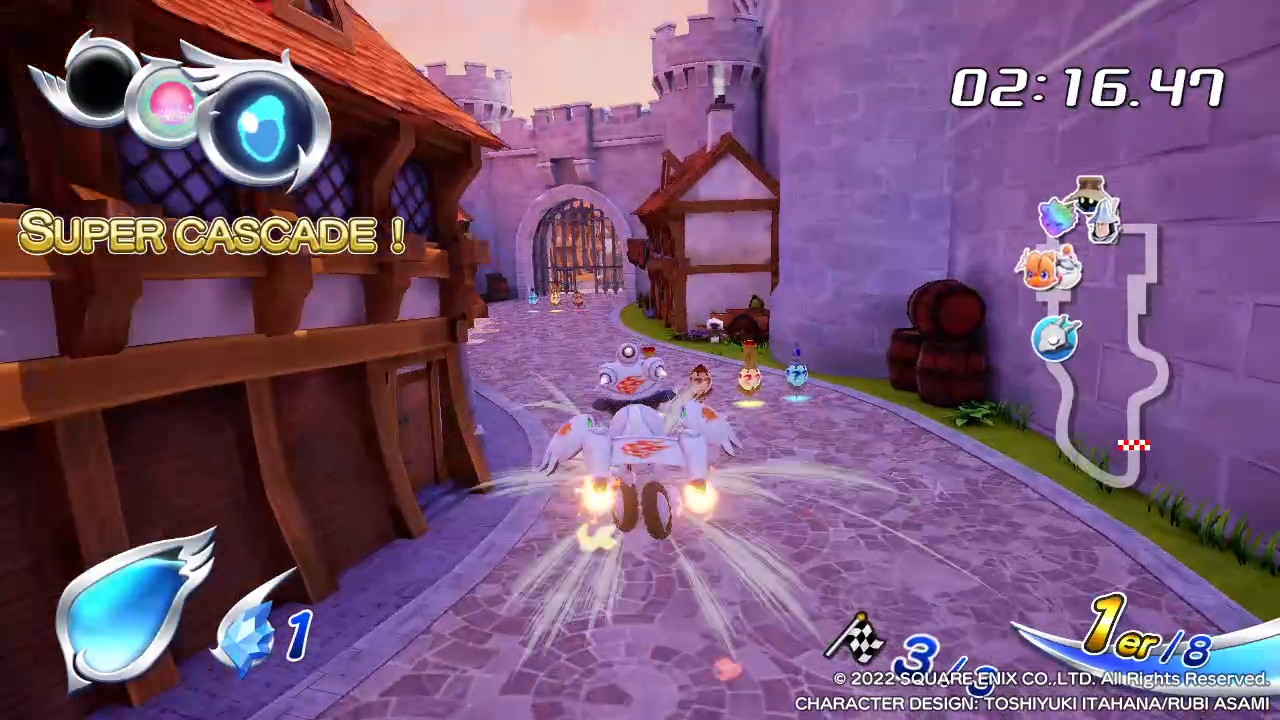Select the blue-ringed racer marker on minimap
The image size is (1280, 720).
pos(1056,338)
